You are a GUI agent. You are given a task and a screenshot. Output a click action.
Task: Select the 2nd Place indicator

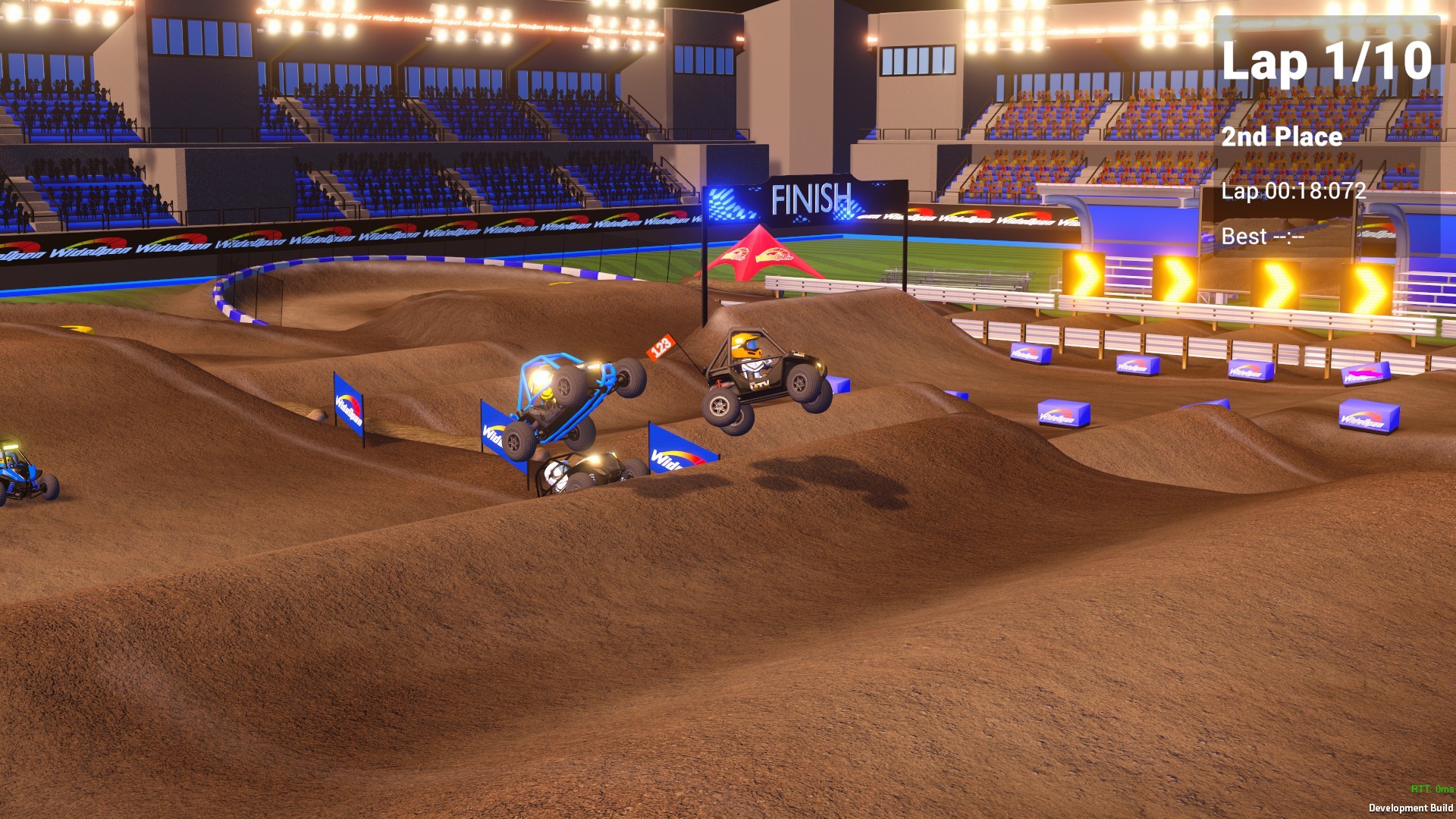pyautogui.click(x=1283, y=138)
